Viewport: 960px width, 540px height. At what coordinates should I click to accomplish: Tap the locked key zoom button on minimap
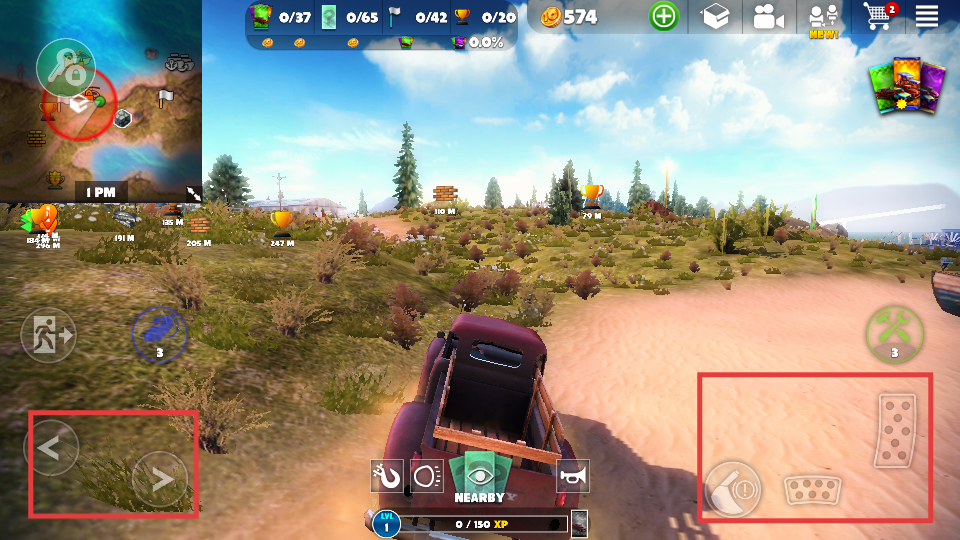click(x=65, y=67)
